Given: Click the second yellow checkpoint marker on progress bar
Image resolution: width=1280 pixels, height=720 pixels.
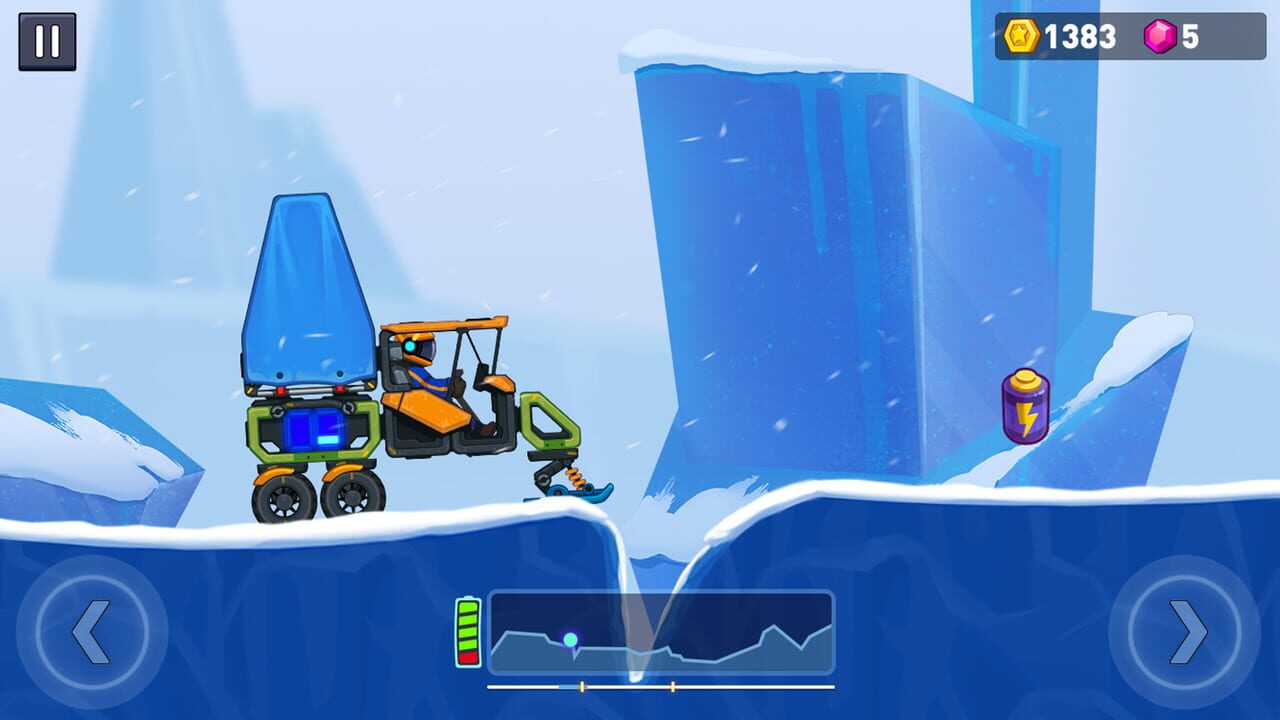Looking at the screenshot, I should coord(675,686).
